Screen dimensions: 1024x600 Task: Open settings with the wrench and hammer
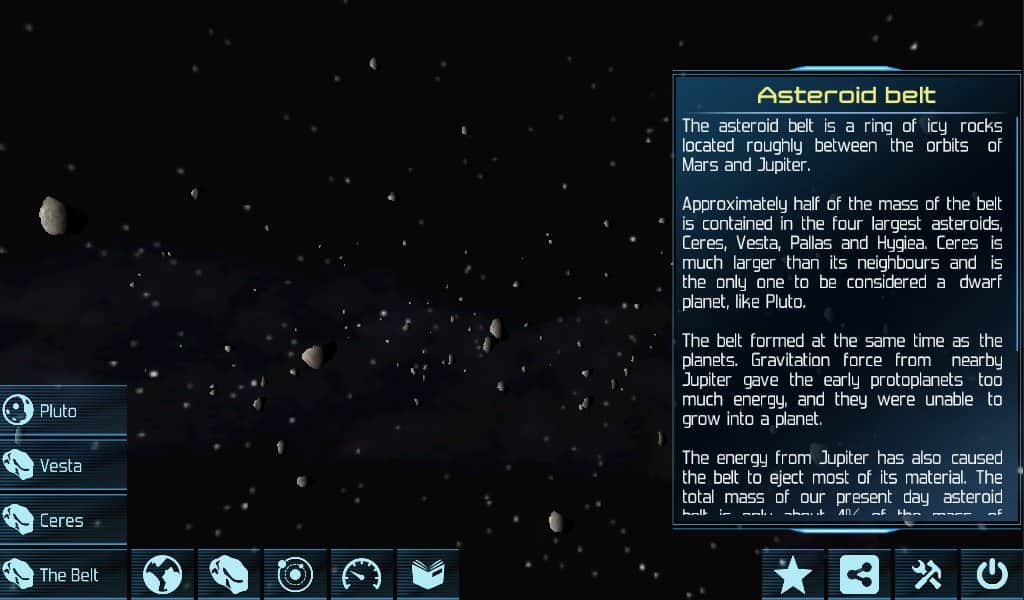[926, 575]
